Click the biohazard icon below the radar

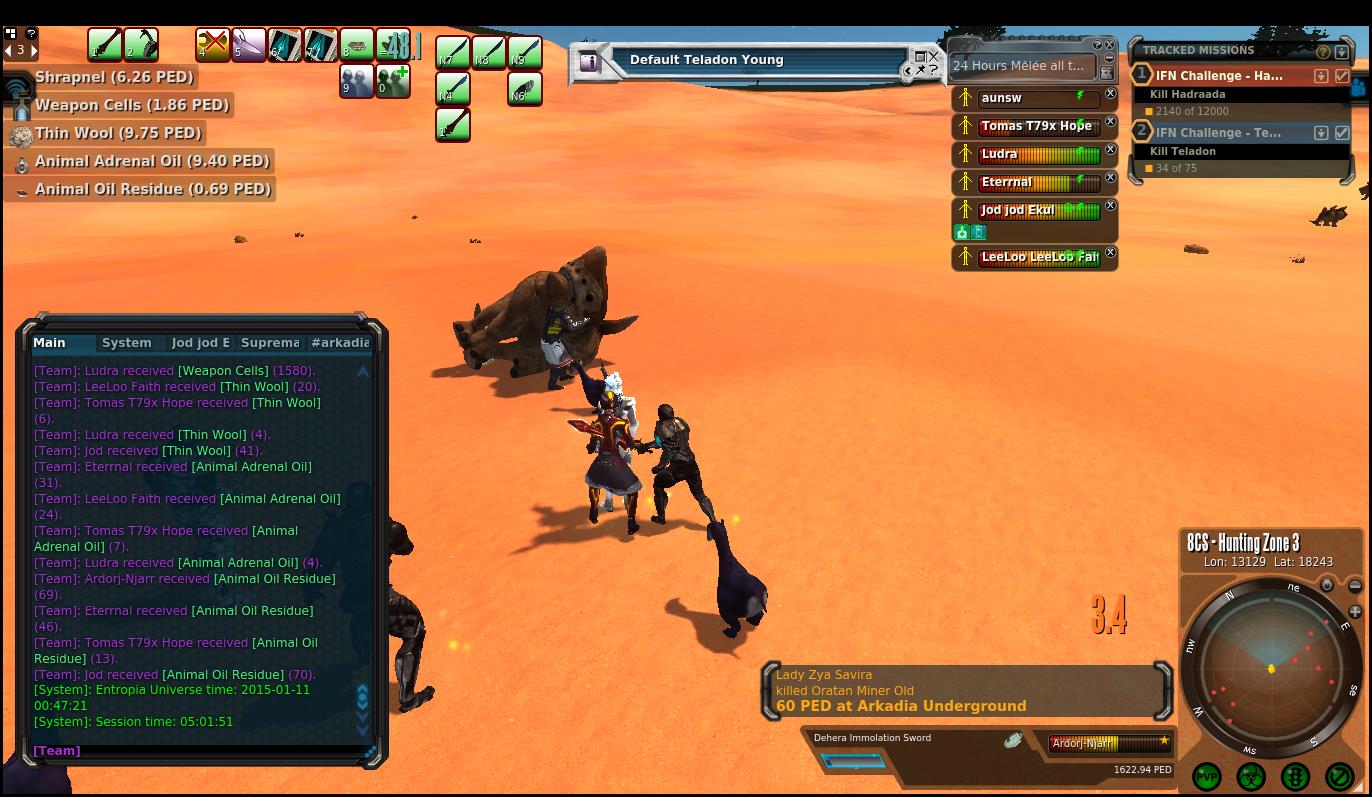(1251, 776)
